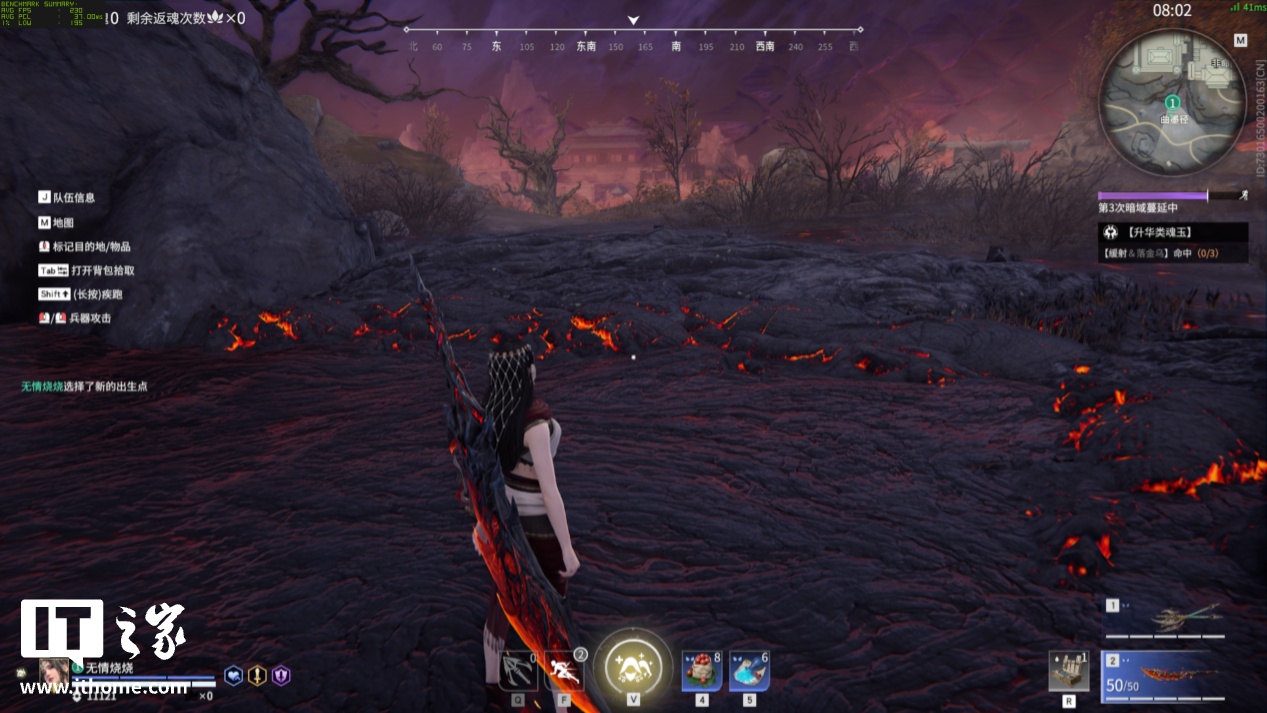Screen dimensions: 1267x713
Task: Click the 队伍信息 team info entry
Action: 75,198
